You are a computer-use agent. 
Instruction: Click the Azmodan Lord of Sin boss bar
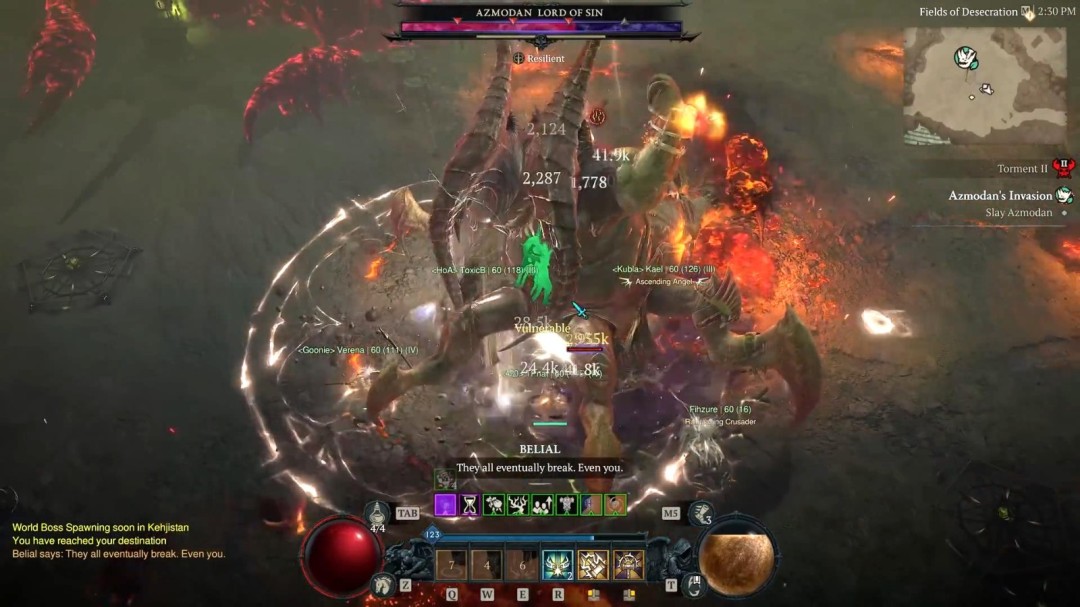click(x=540, y=27)
